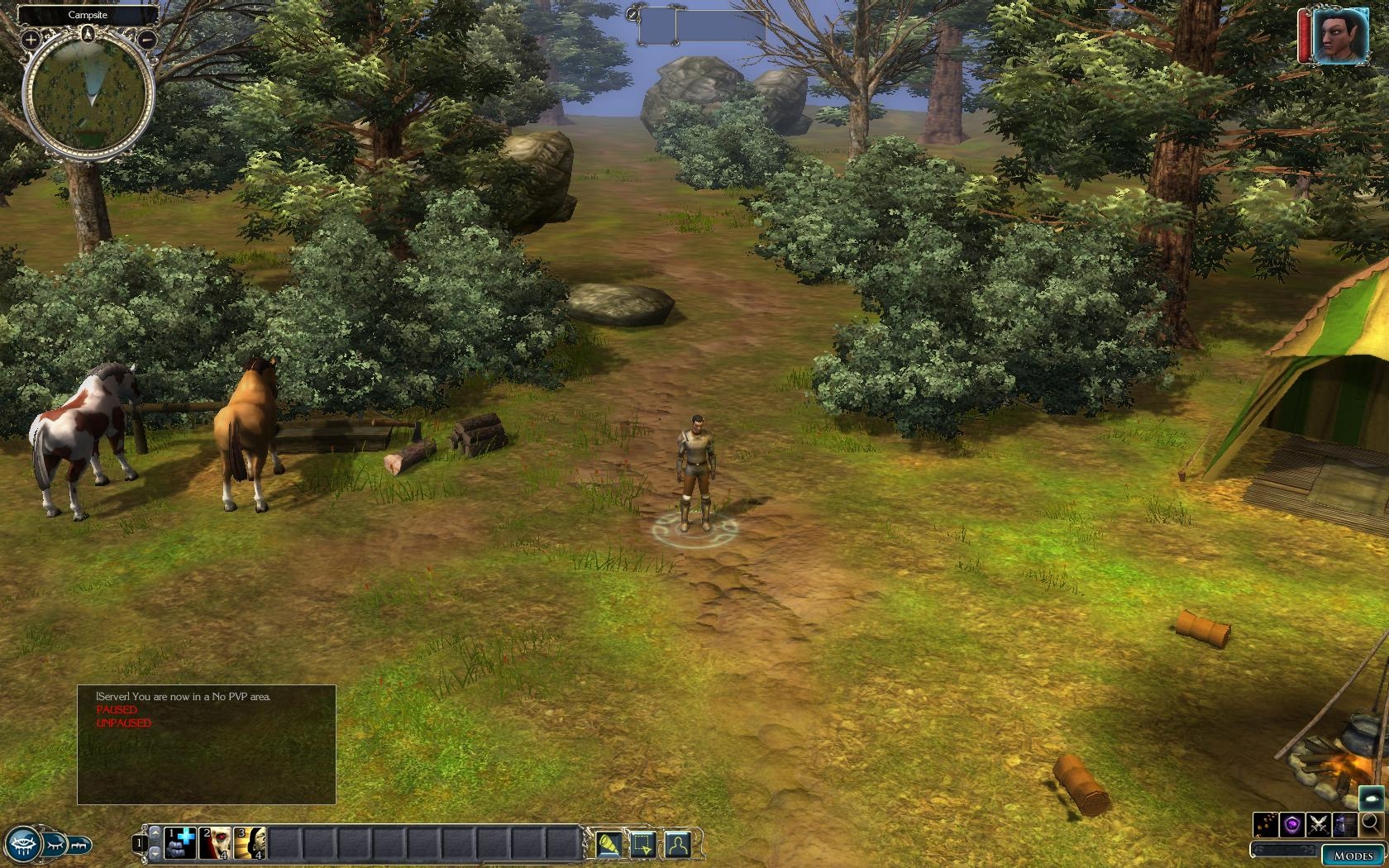Toggle the purple shield mode icon
Image resolution: width=1389 pixels, height=868 pixels.
coord(1292,824)
